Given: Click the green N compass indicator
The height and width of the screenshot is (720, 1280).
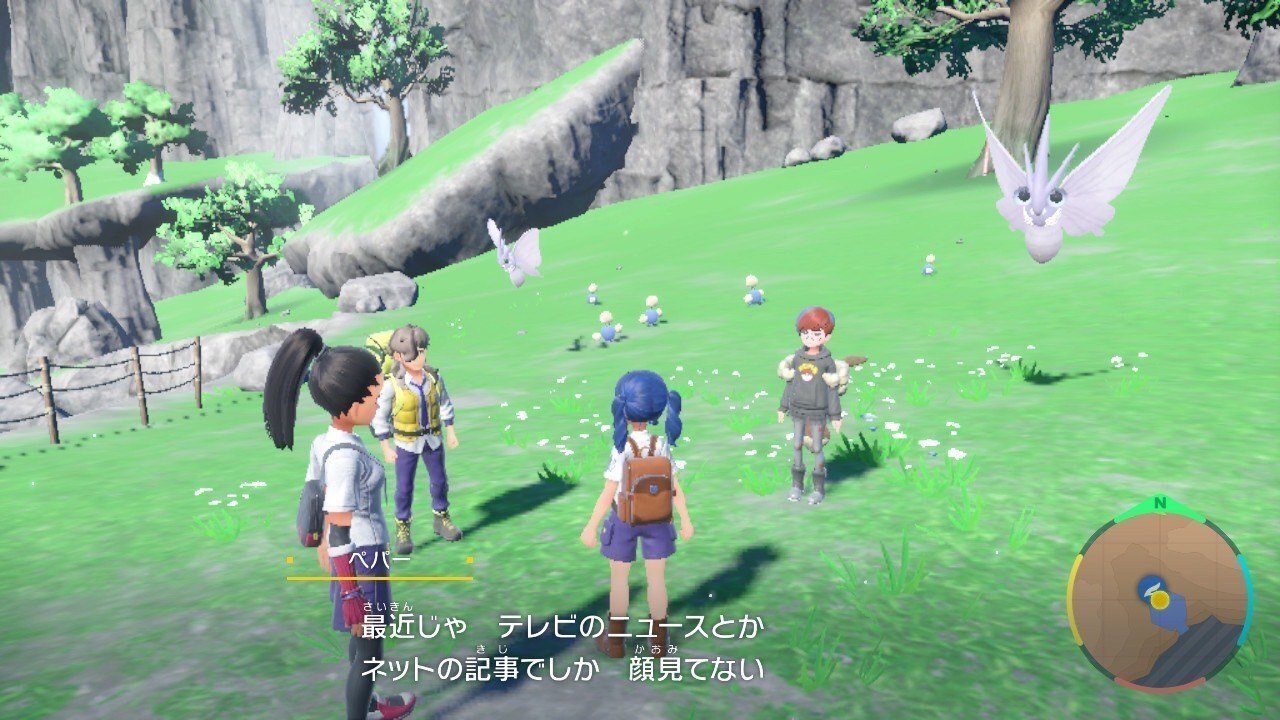Looking at the screenshot, I should pos(1160,503).
